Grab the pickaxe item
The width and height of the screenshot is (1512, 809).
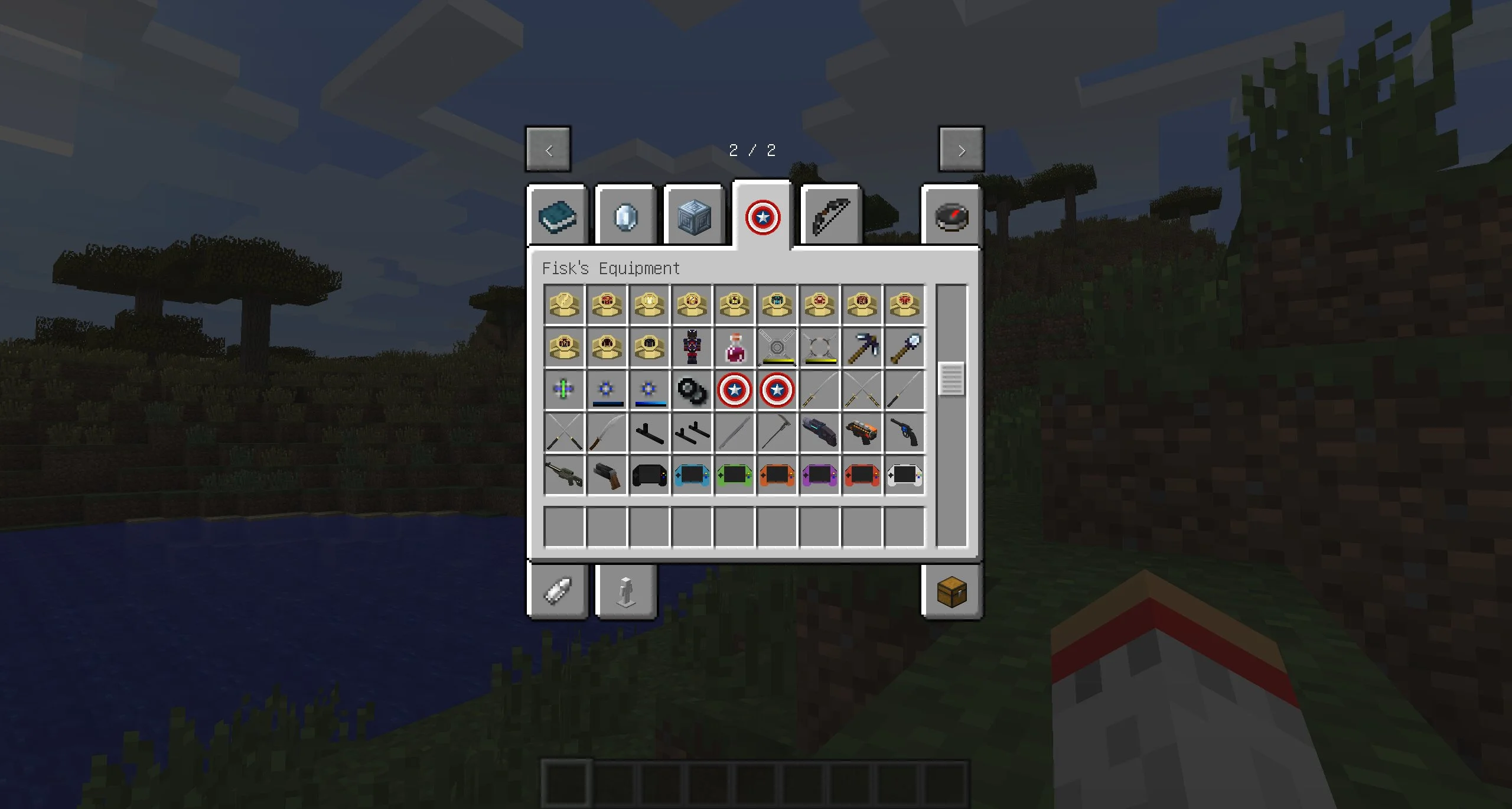(862, 347)
